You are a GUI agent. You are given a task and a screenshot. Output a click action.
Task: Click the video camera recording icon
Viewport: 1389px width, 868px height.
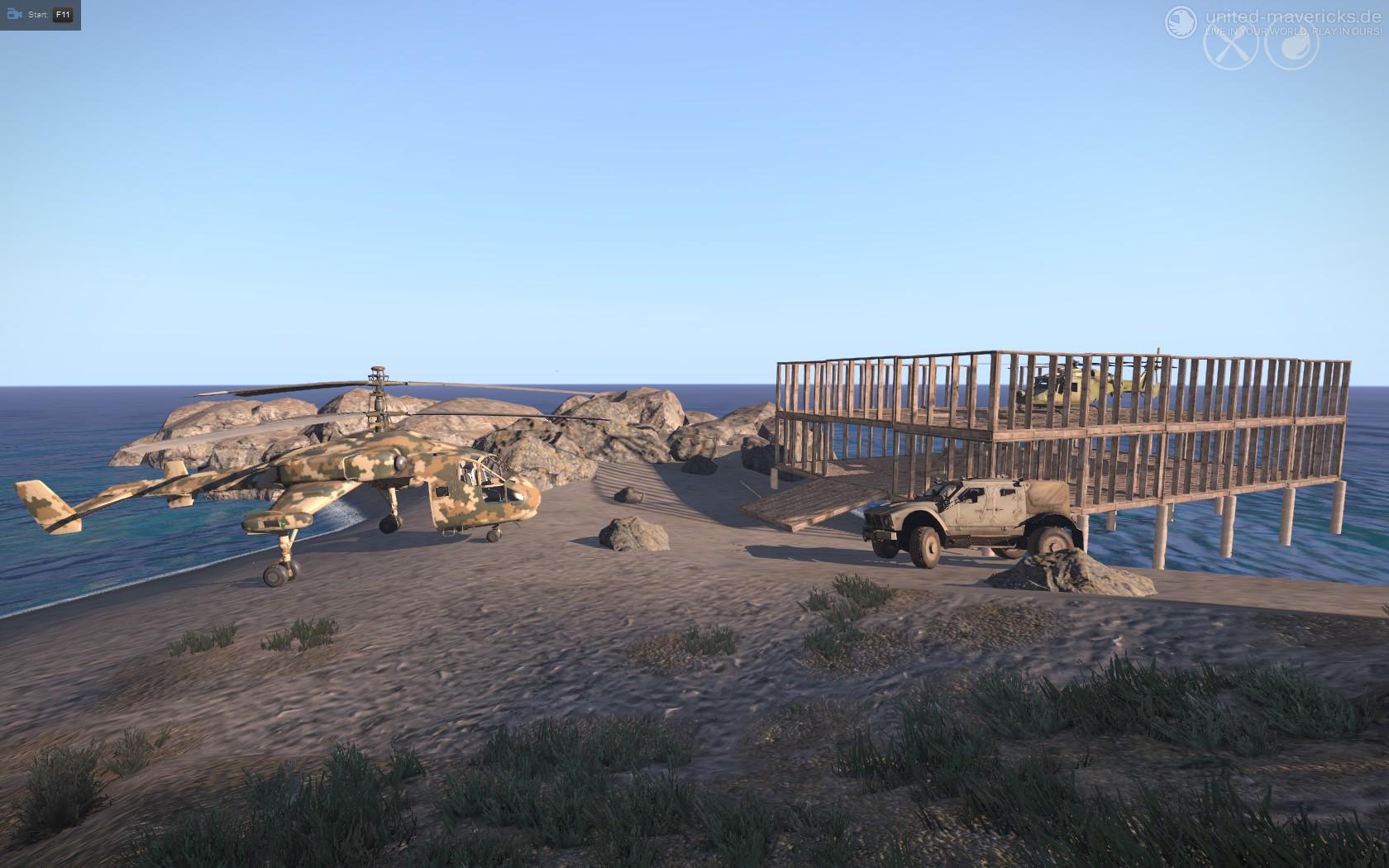(13, 14)
